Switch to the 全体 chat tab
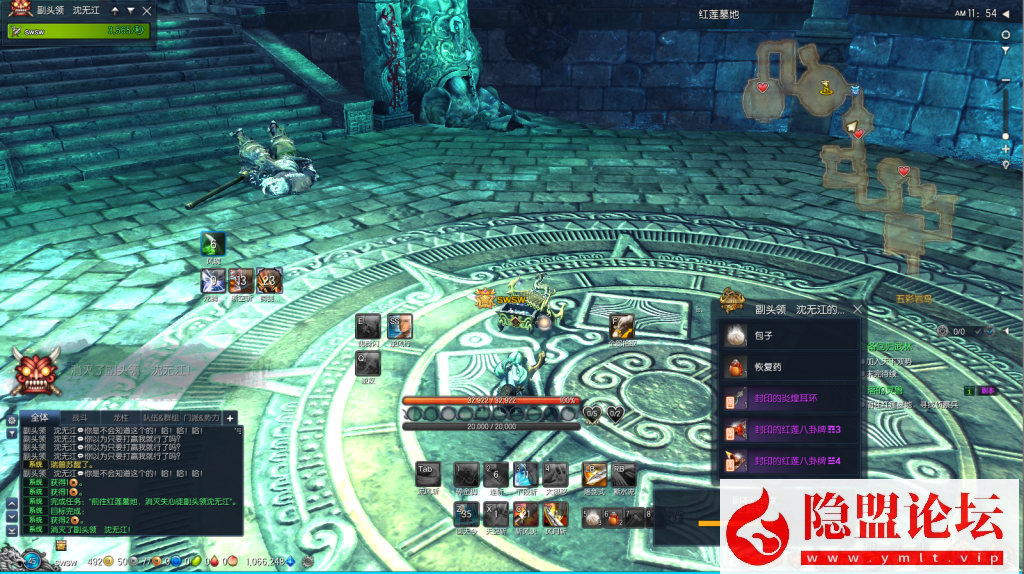 click(x=39, y=418)
